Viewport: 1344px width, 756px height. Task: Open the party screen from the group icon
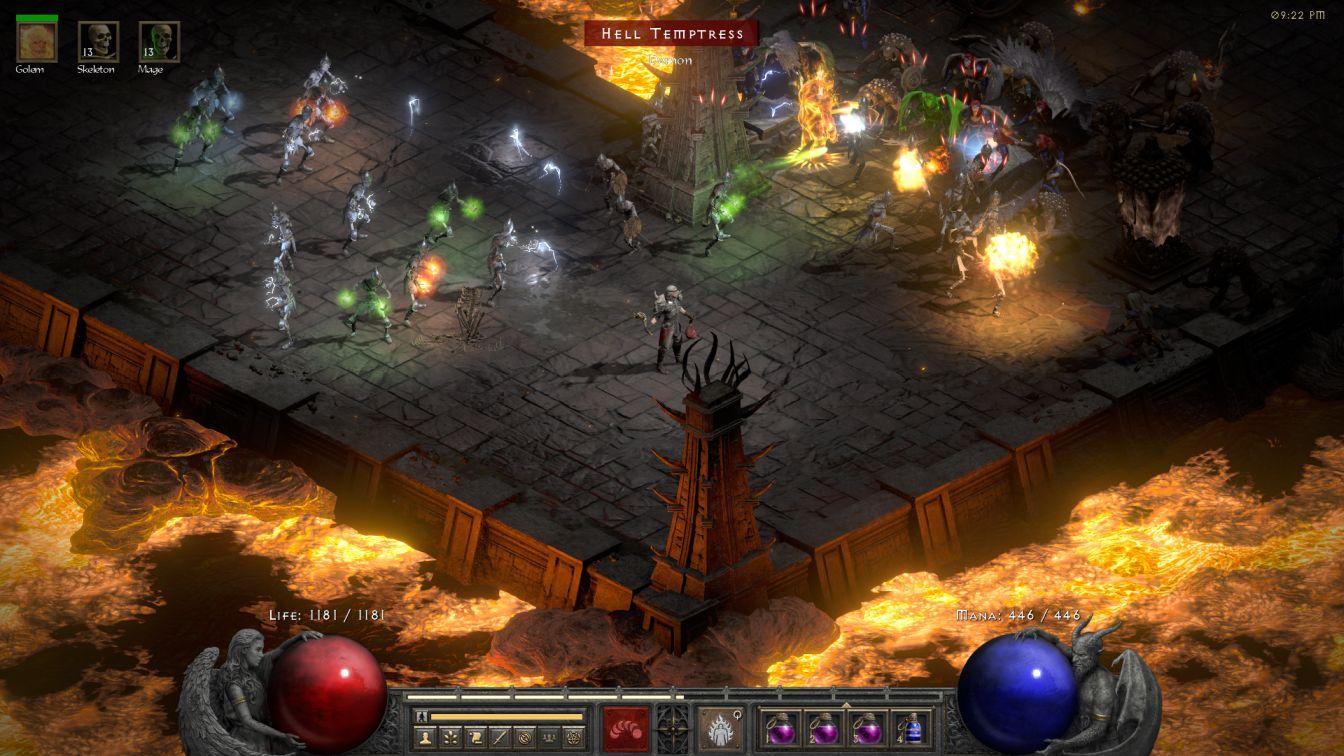[x=548, y=738]
